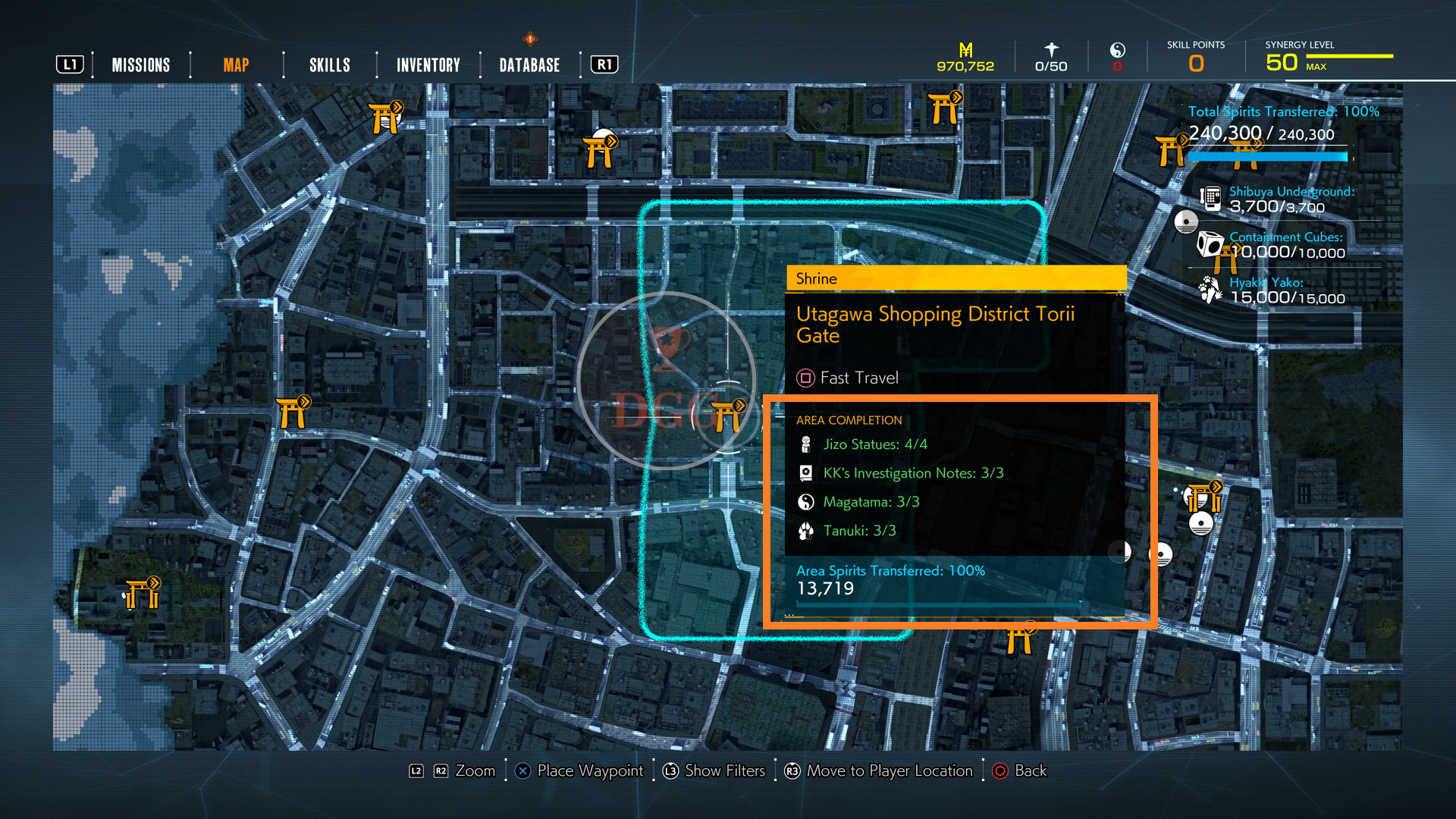The image size is (1456, 819).
Task: Switch to the Missions tab
Action: tap(141, 65)
